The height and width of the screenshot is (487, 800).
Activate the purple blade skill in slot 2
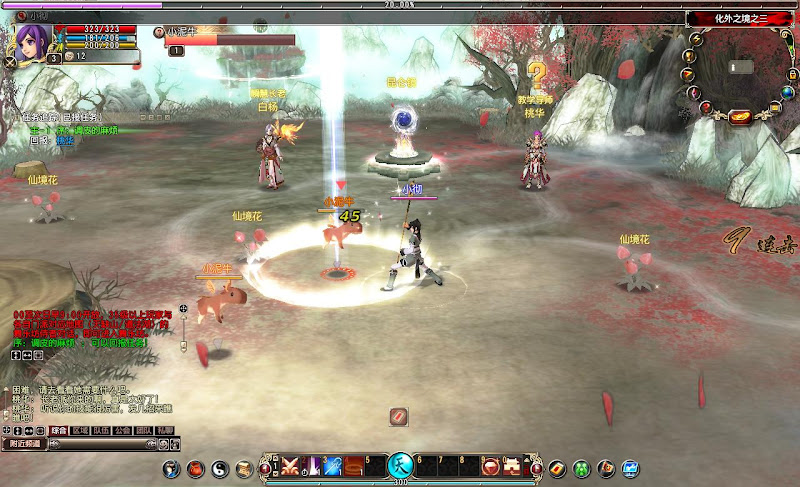(312, 467)
